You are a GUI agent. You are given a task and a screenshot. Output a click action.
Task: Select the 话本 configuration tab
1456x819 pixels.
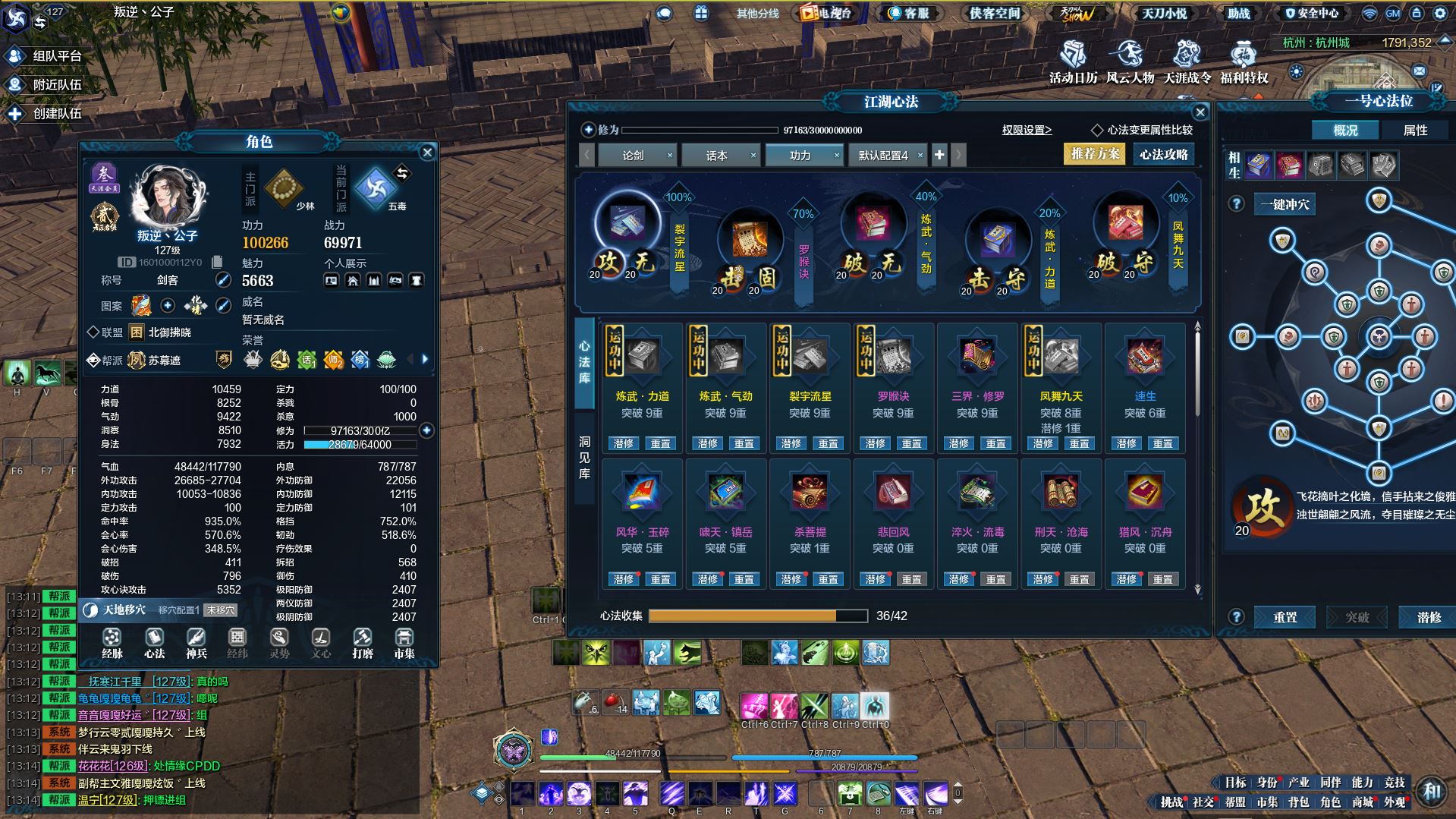coord(716,156)
